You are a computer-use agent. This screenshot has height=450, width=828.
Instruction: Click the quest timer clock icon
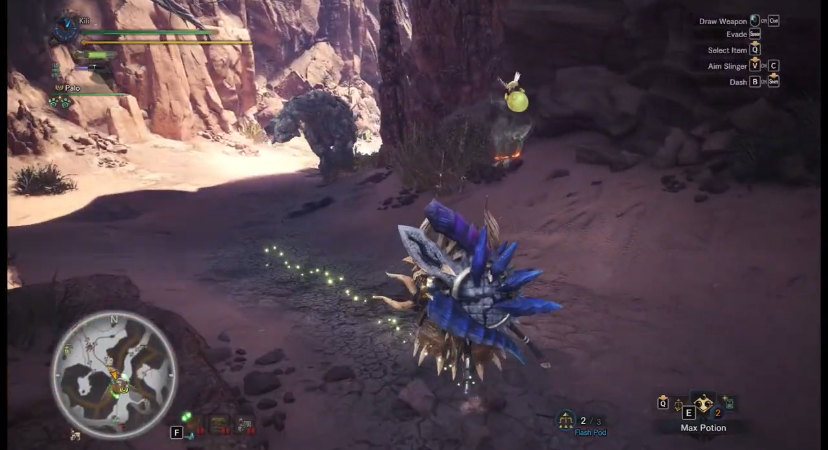(67, 28)
